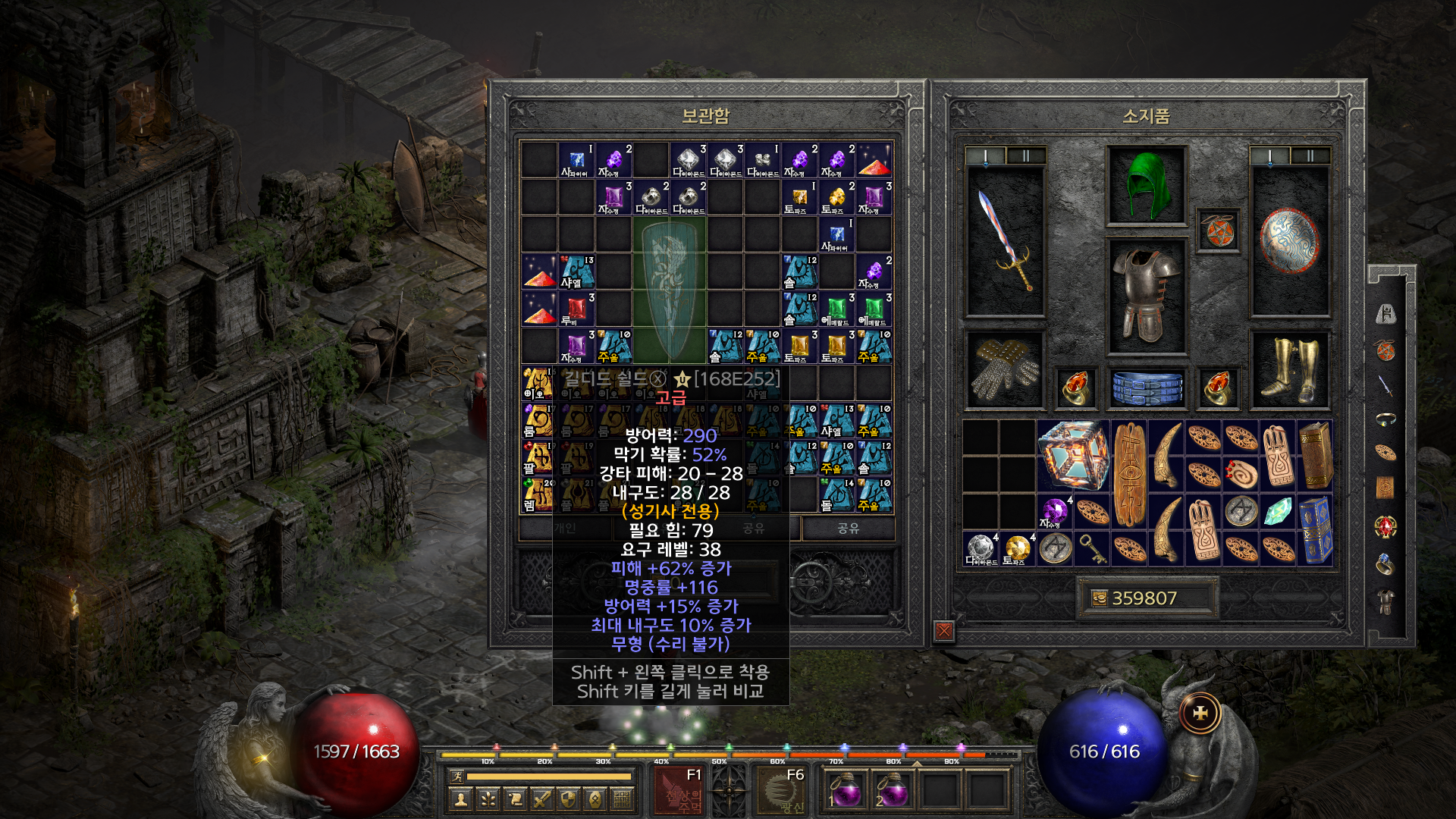Close the inventory with the red X
The image size is (1456, 819).
click(944, 630)
